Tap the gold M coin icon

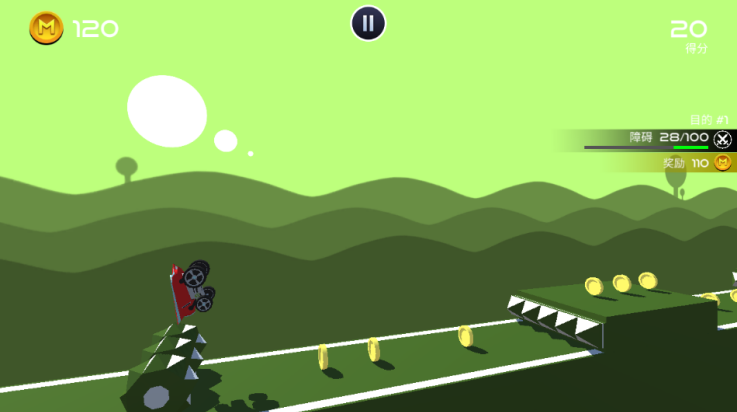pos(46,28)
